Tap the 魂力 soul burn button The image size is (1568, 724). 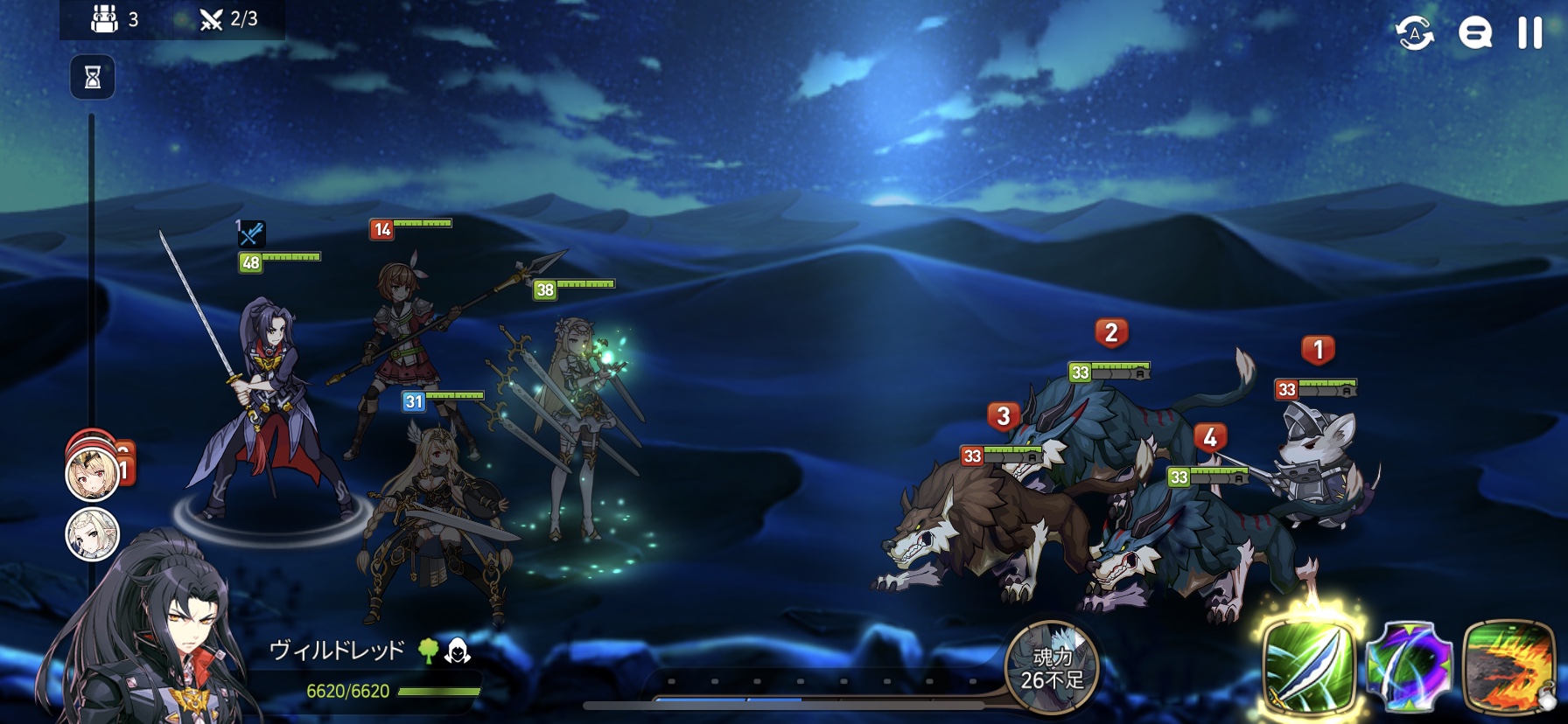click(x=1052, y=668)
